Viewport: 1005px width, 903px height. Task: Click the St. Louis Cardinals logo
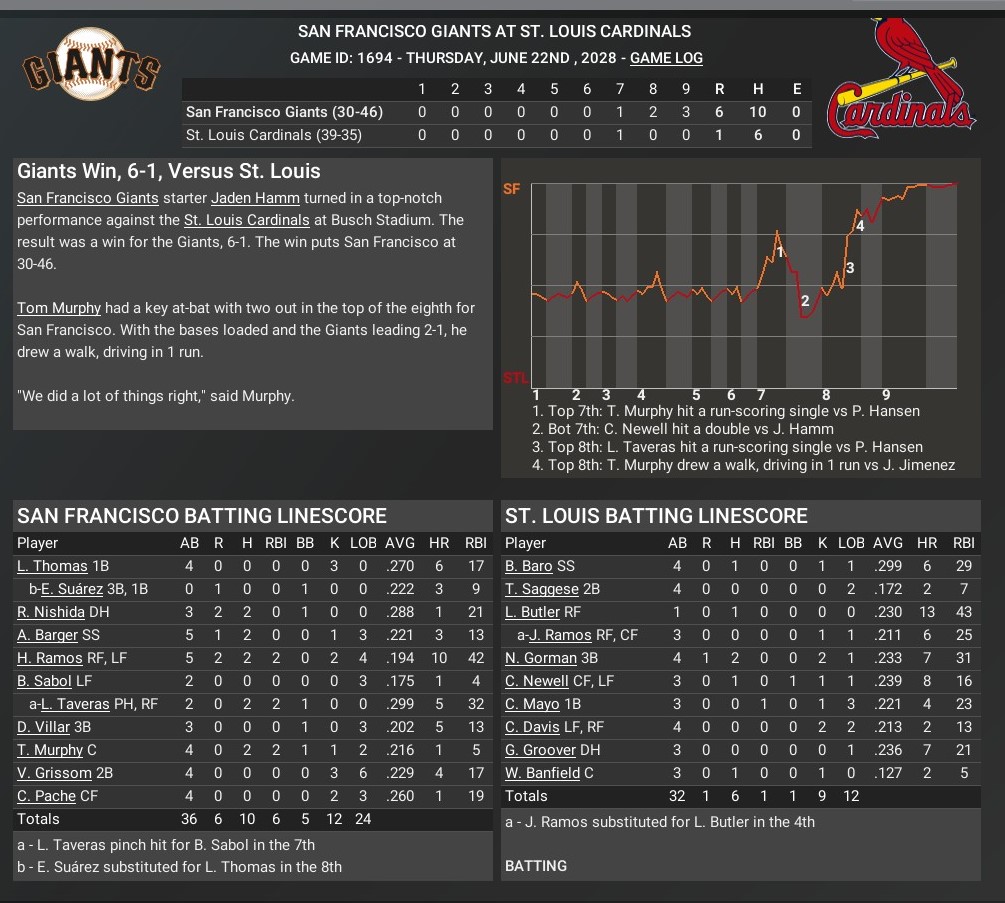903,78
